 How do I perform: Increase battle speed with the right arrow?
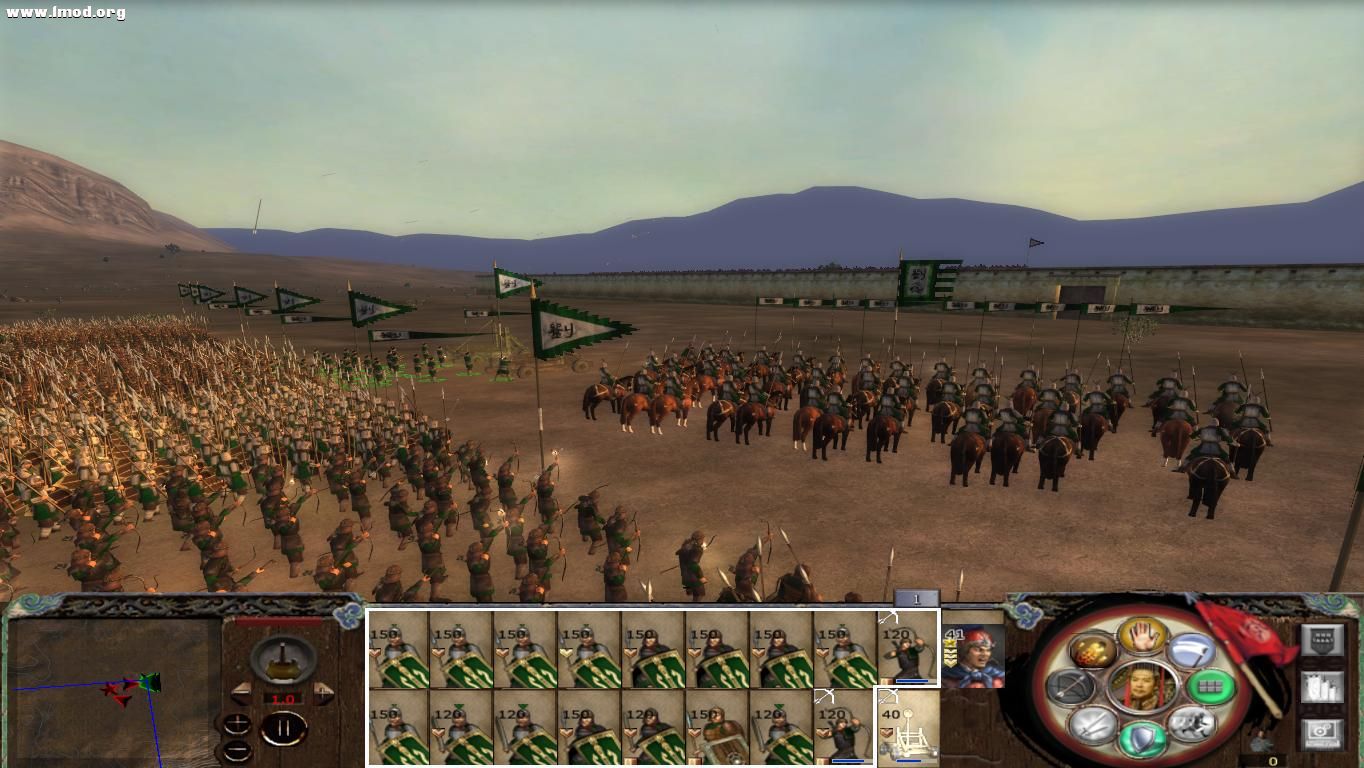322,695
